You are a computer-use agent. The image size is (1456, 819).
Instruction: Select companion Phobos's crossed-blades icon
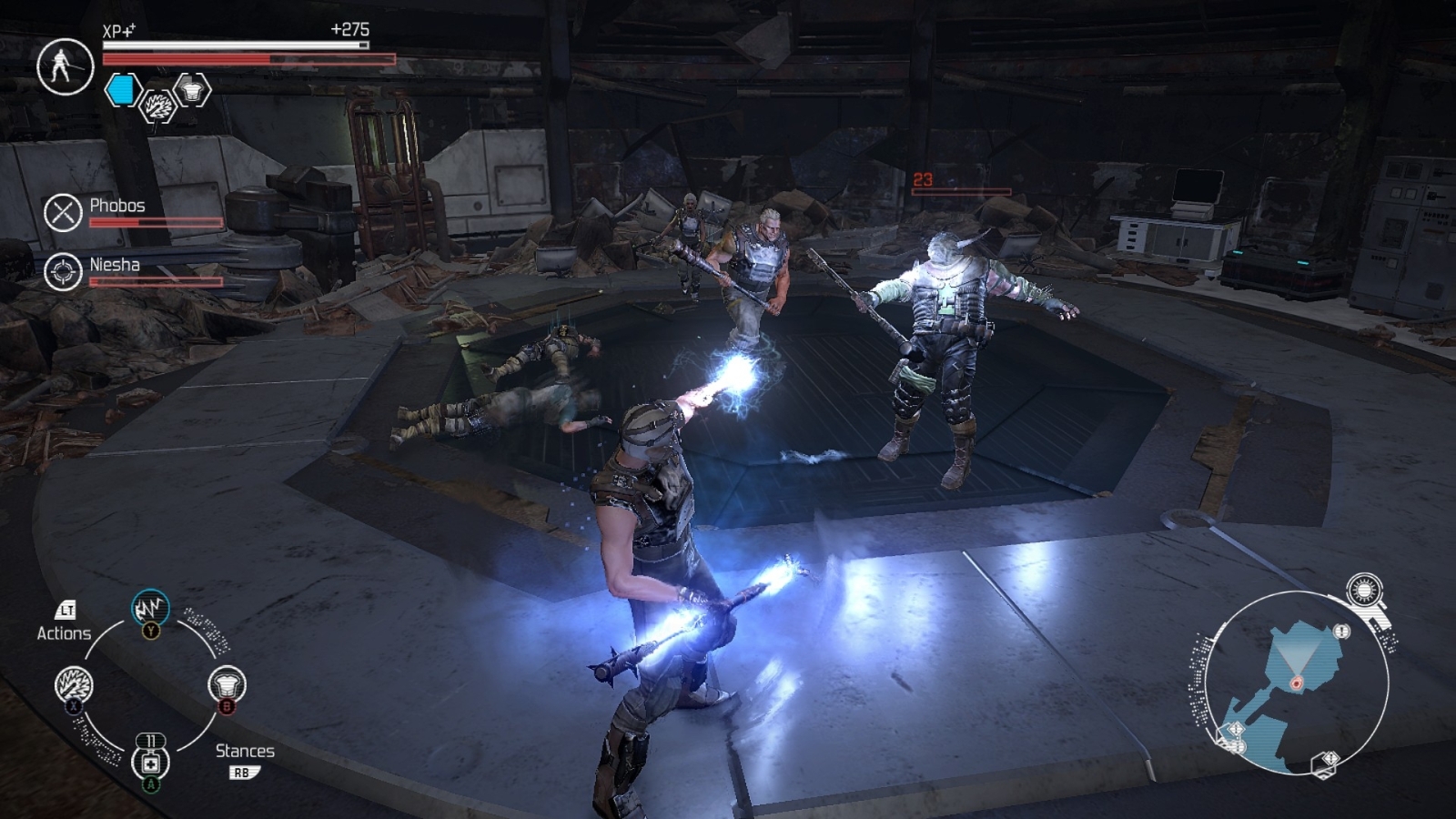[63, 213]
